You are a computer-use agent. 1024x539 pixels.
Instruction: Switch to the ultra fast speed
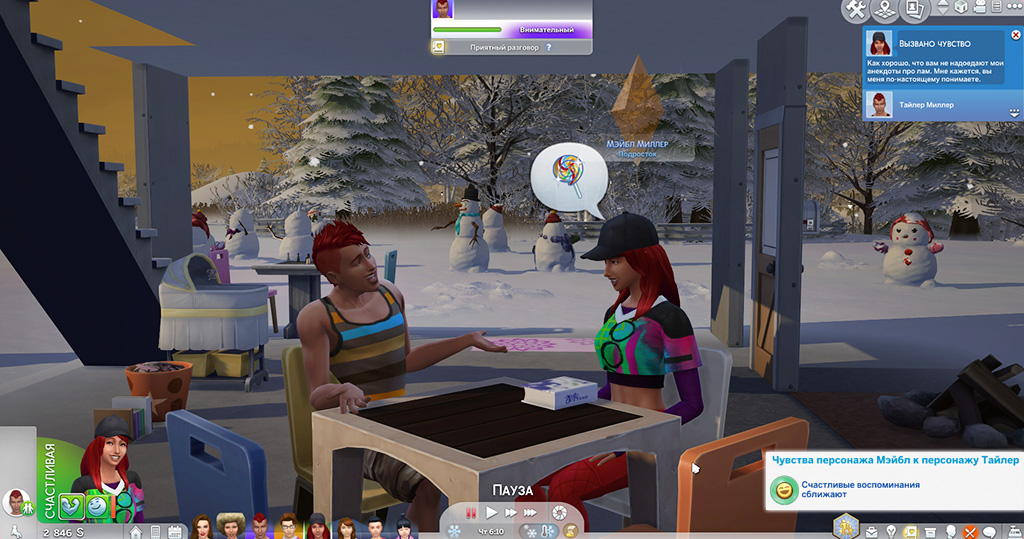click(x=533, y=513)
